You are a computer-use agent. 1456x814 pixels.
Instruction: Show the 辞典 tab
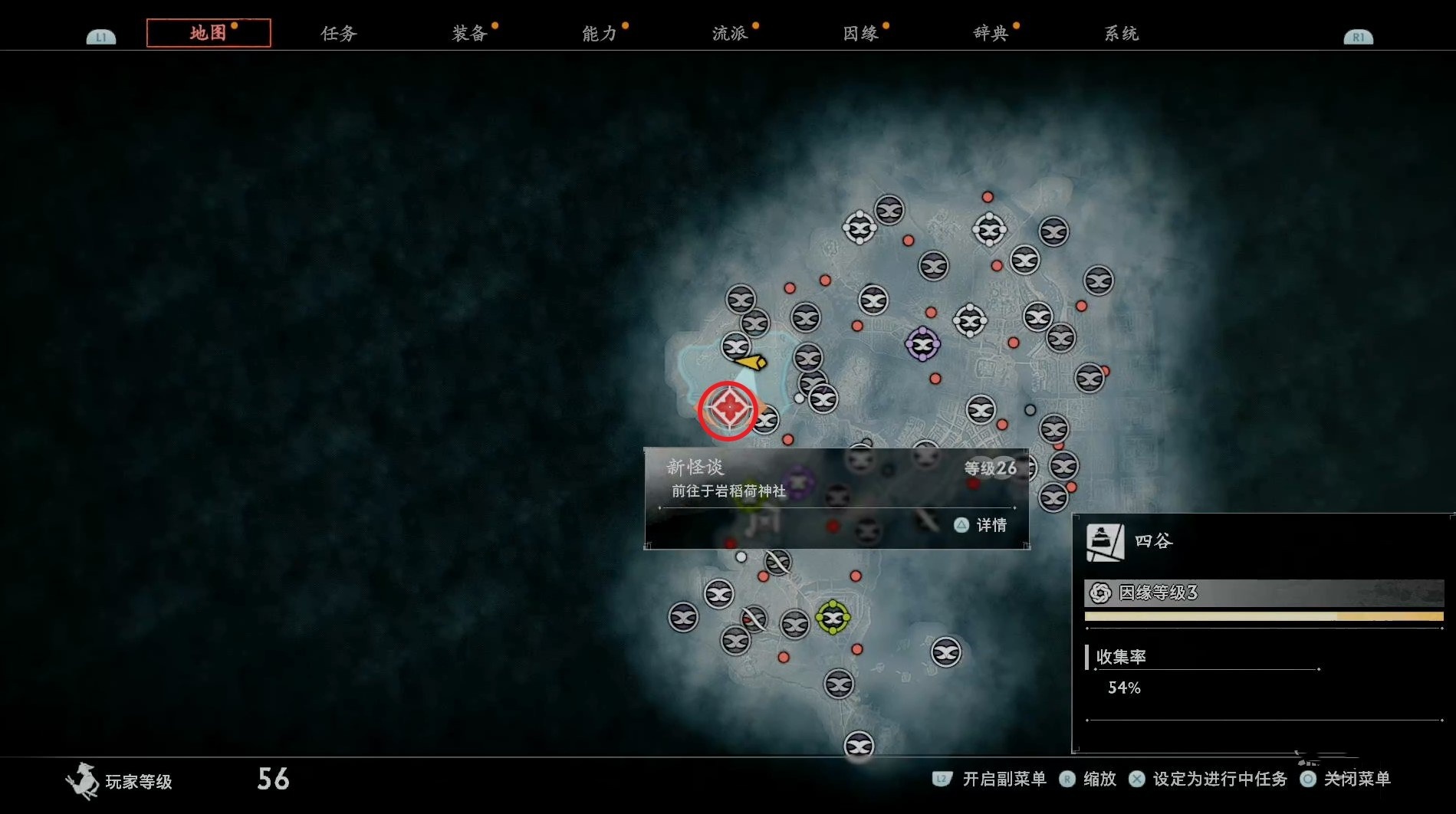pos(990,33)
